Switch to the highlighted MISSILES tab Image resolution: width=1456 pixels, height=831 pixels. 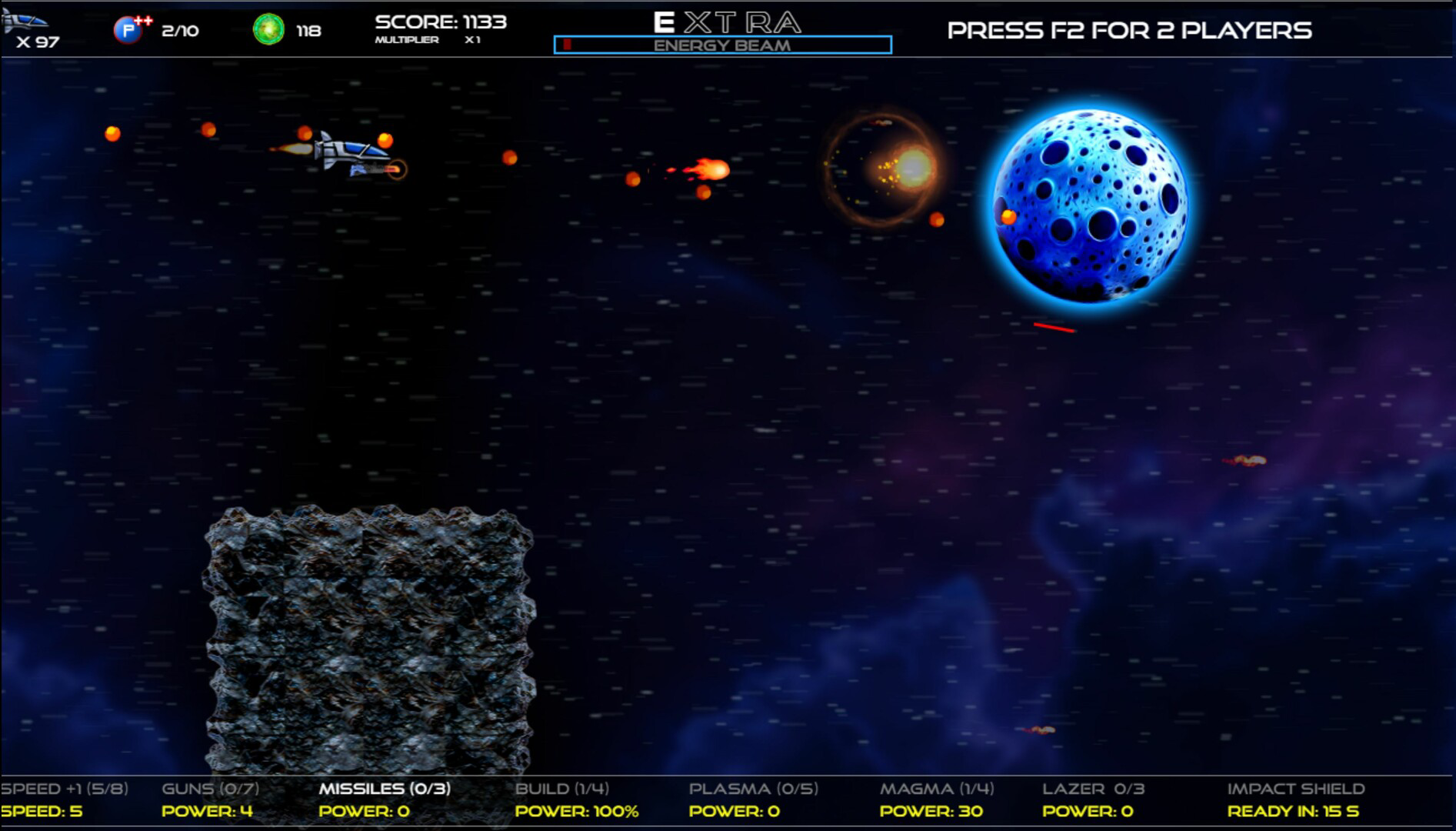click(385, 789)
